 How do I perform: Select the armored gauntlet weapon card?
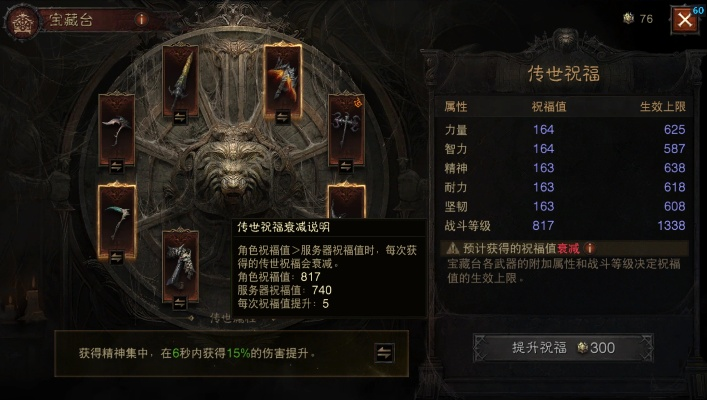(x=181, y=260)
